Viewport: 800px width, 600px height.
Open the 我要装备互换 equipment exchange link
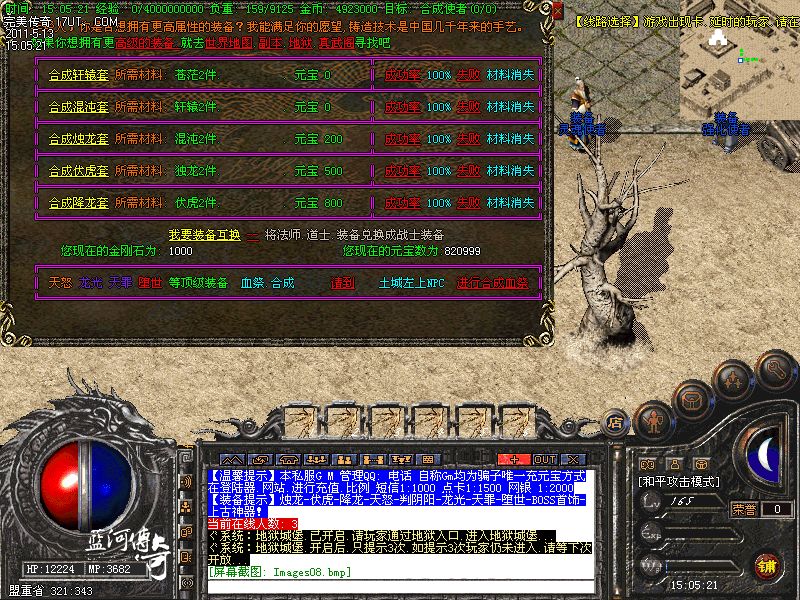point(204,235)
